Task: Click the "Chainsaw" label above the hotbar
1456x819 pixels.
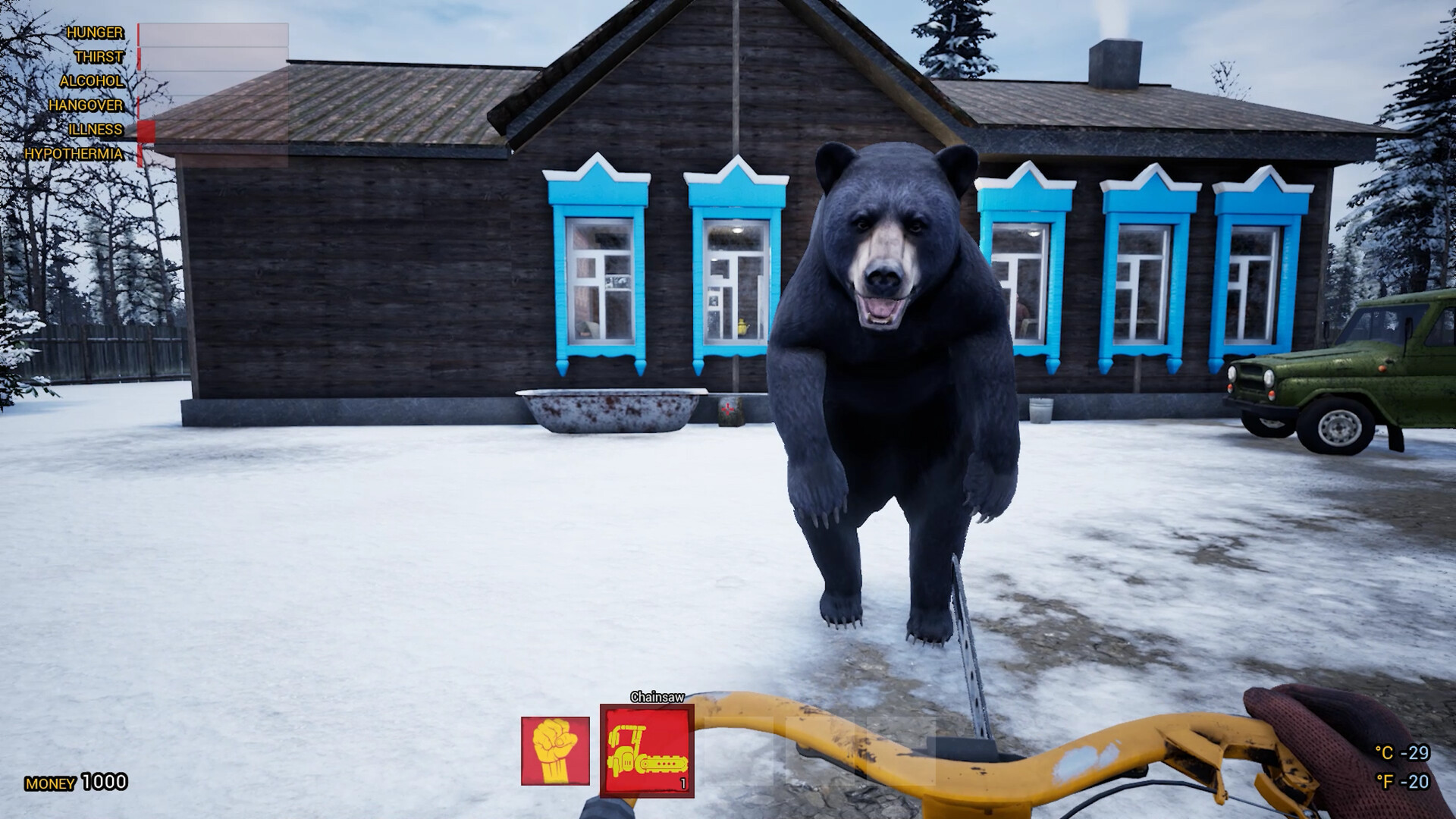Action: click(x=657, y=696)
